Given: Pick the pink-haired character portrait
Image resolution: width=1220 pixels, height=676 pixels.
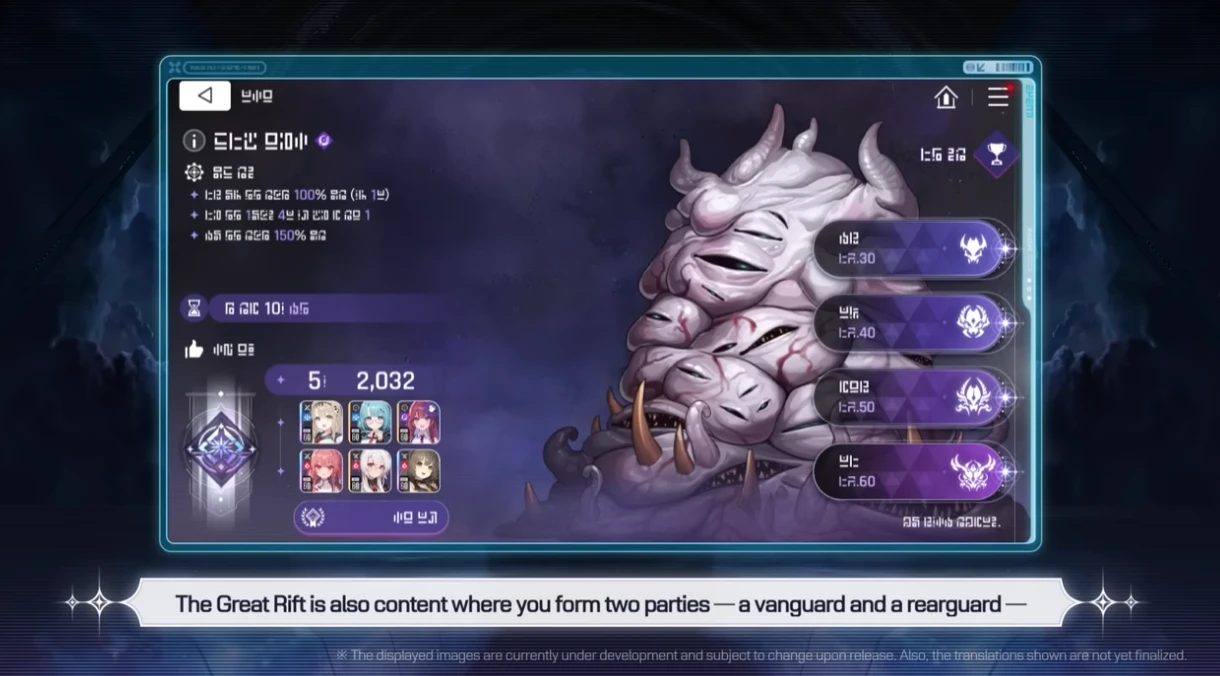Looking at the screenshot, I should point(321,471).
